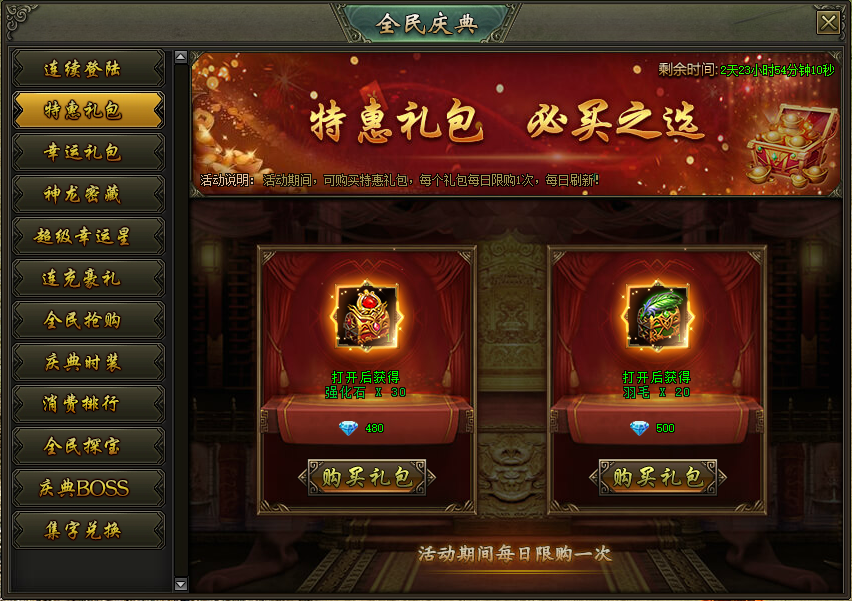This screenshot has width=852, height=601.
Task: Open the 连充豪礼 tab
Action: (88, 279)
